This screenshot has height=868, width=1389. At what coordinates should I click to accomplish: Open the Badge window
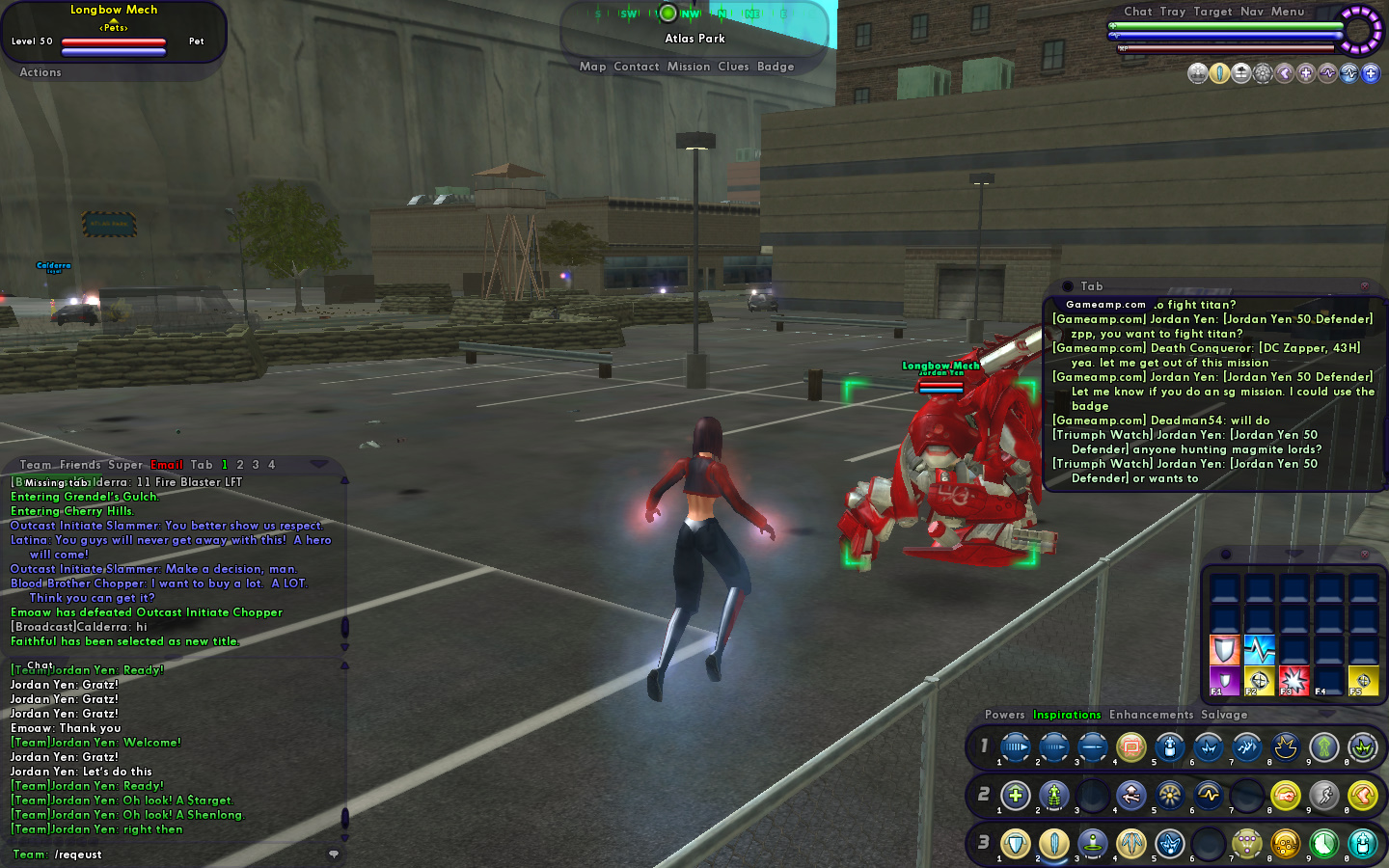click(776, 67)
